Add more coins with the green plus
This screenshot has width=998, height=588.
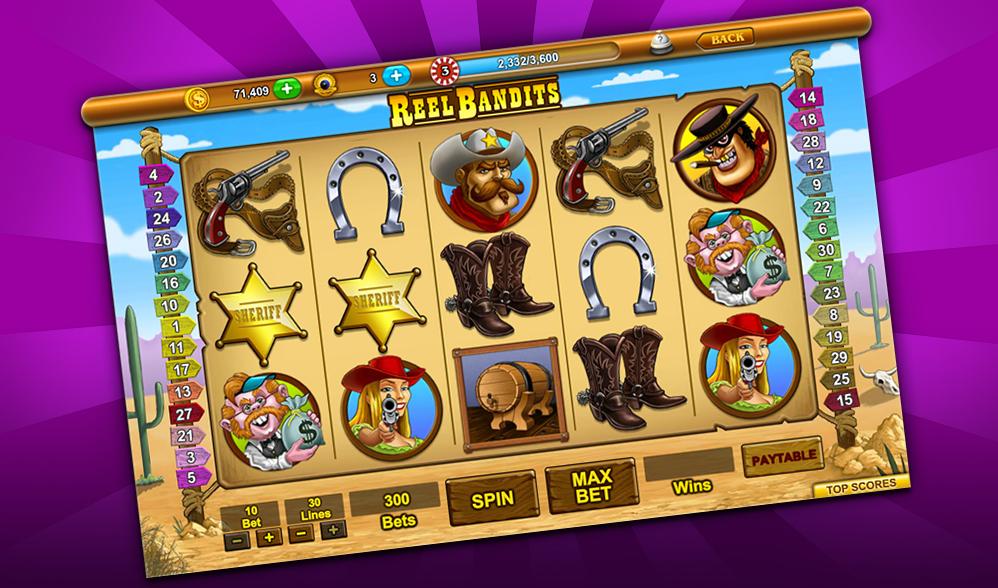click(x=287, y=88)
